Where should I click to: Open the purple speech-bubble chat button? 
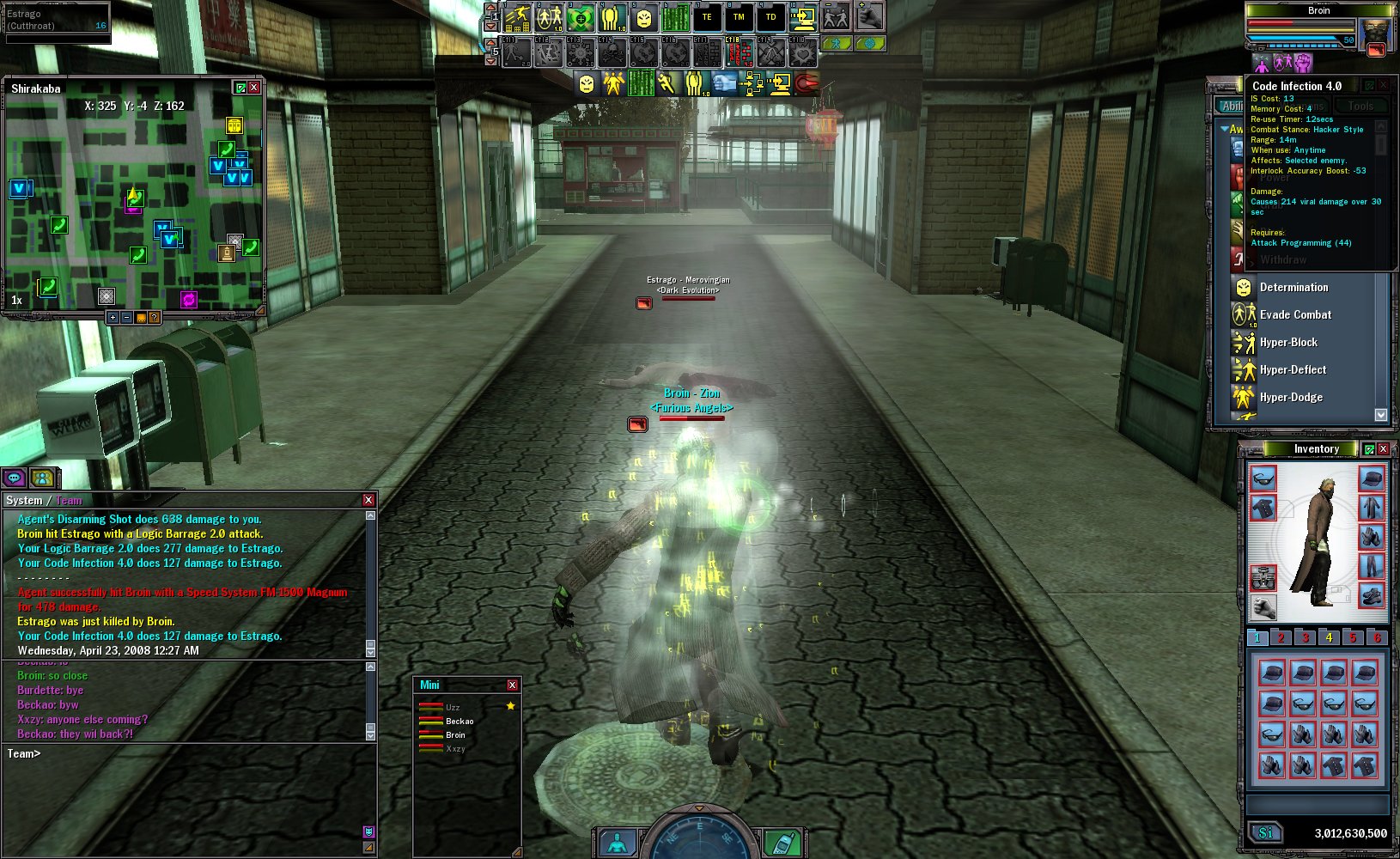(15, 478)
